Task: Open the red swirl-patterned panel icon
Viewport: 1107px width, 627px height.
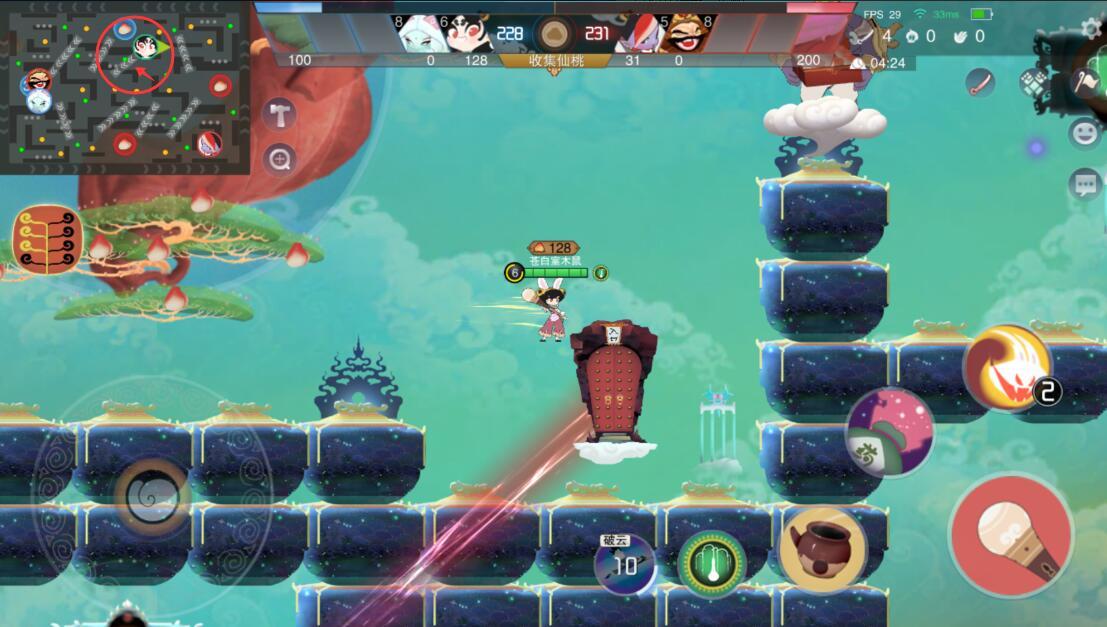Action: coord(47,240)
